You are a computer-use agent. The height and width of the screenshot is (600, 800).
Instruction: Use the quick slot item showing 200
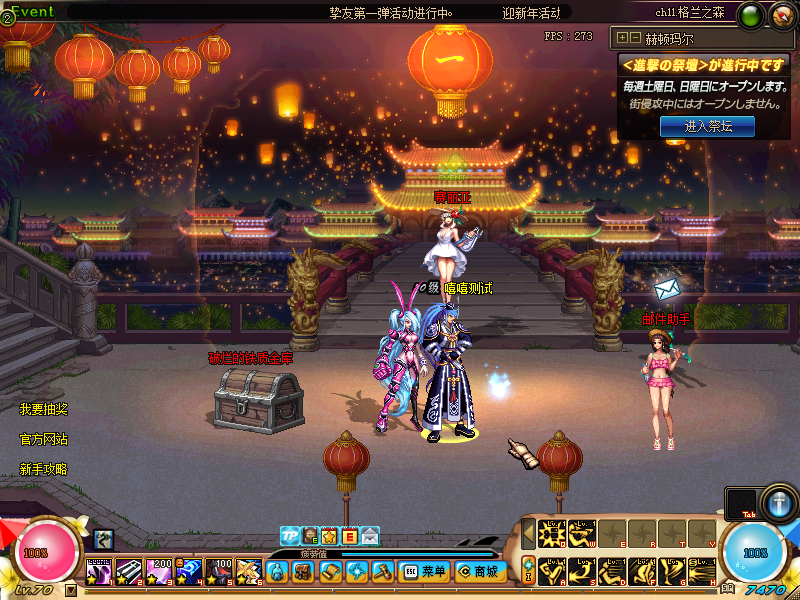pyautogui.click(x=159, y=571)
